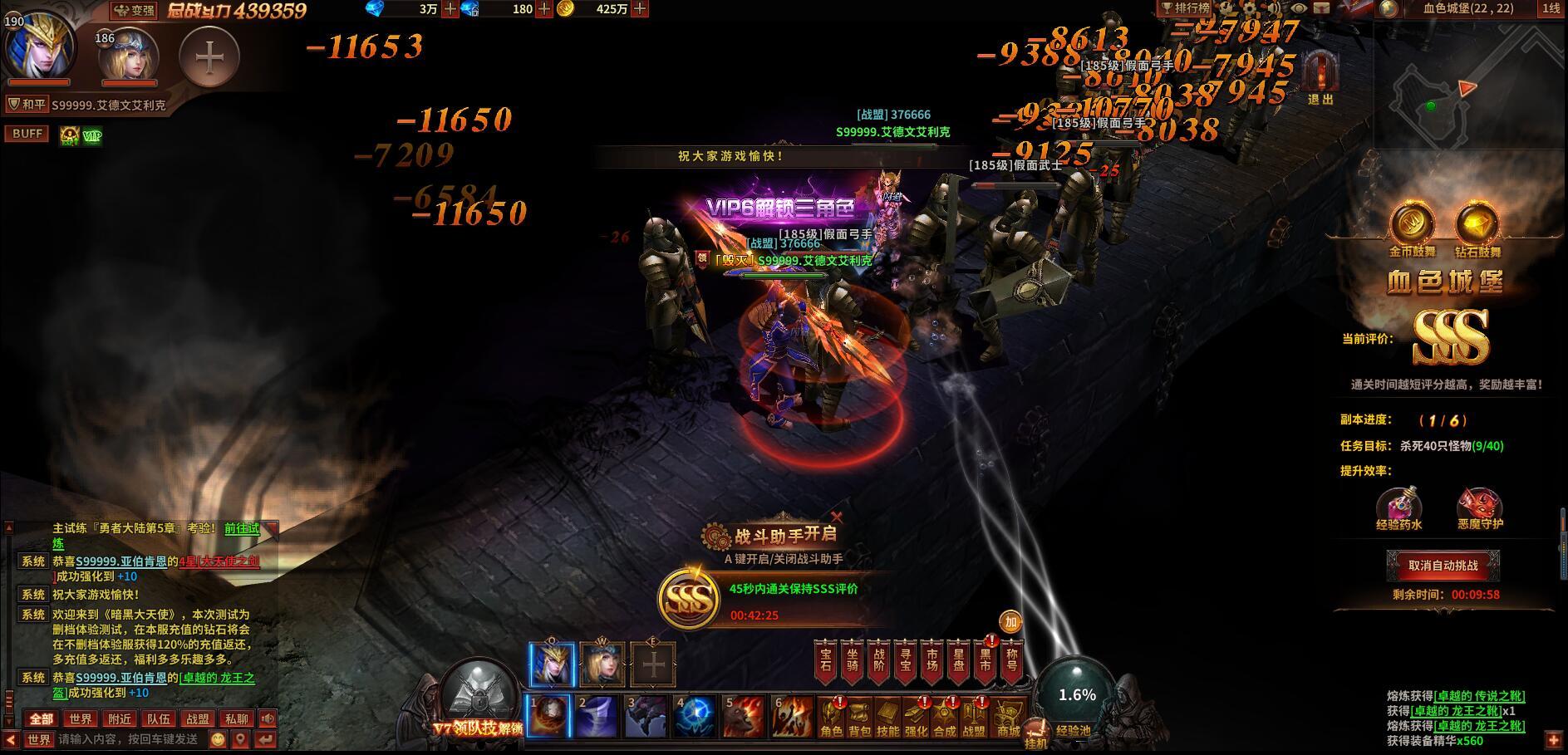Image resolution: width=1568 pixels, height=755 pixels.
Task: Activate 钻石鼓舞 diamond inspire
Action: click(1477, 226)
